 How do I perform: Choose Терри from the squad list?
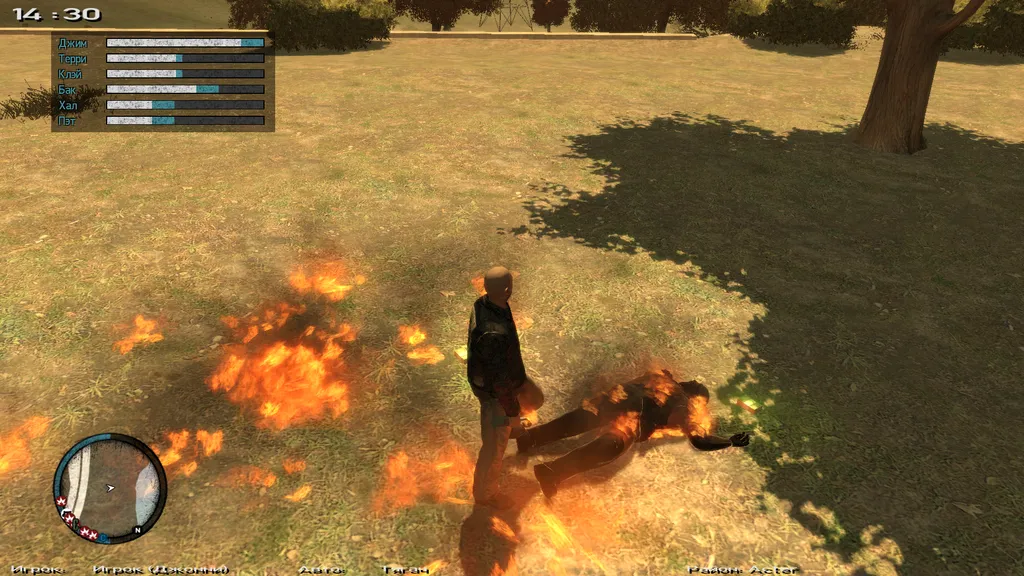click(73, 59)
